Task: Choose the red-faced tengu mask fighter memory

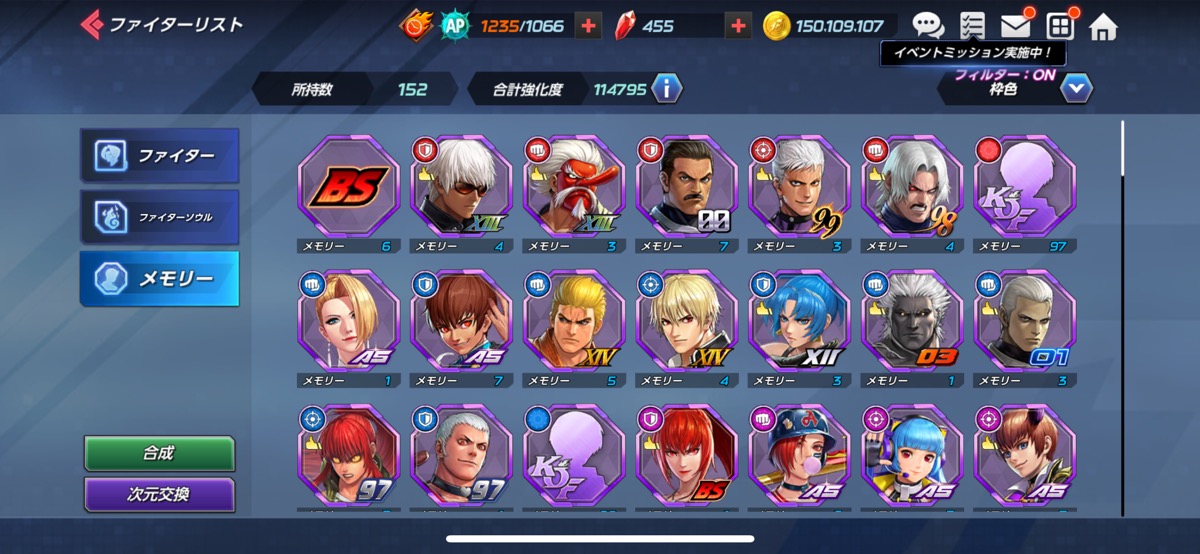Action: [x=574, y=186]
